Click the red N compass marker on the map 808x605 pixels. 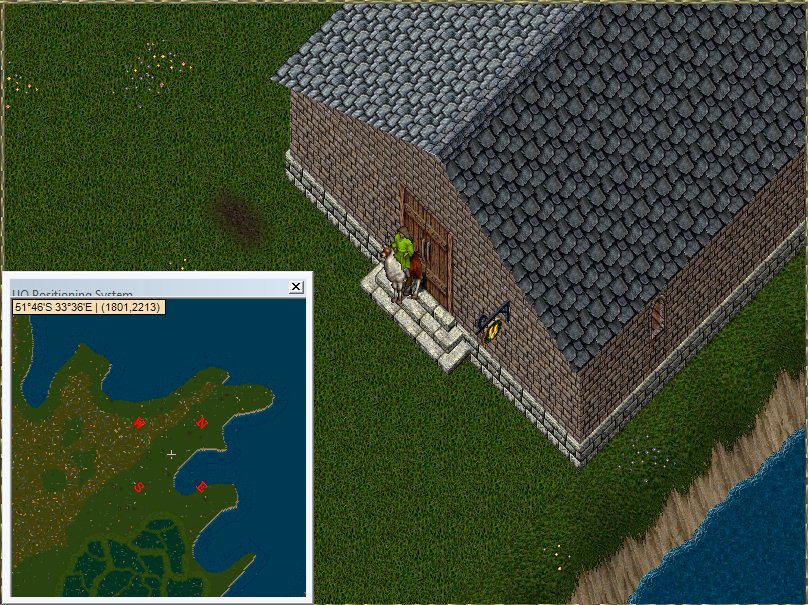pos(202,422)
